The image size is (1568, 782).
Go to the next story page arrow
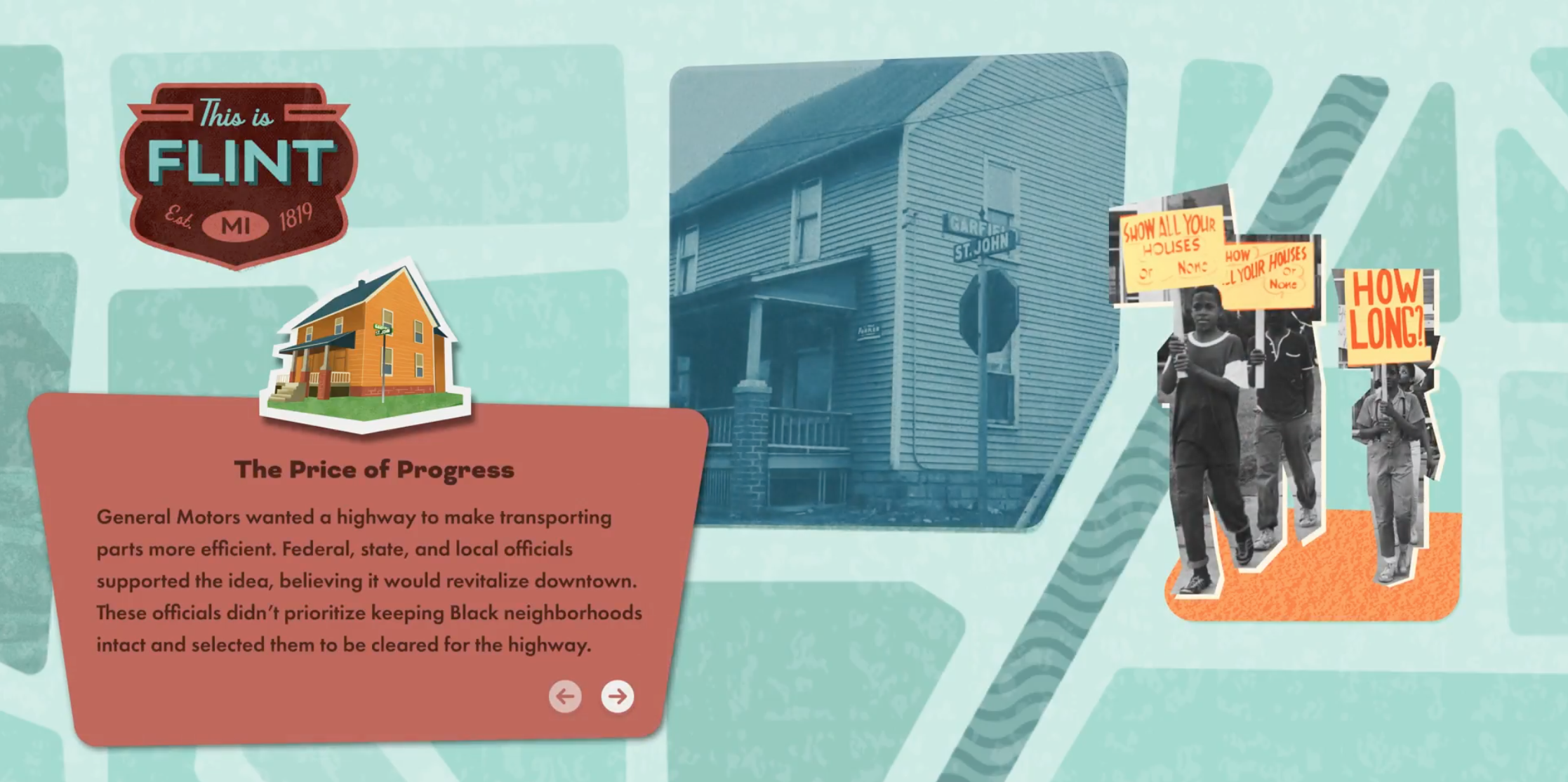tap(617, 696)
